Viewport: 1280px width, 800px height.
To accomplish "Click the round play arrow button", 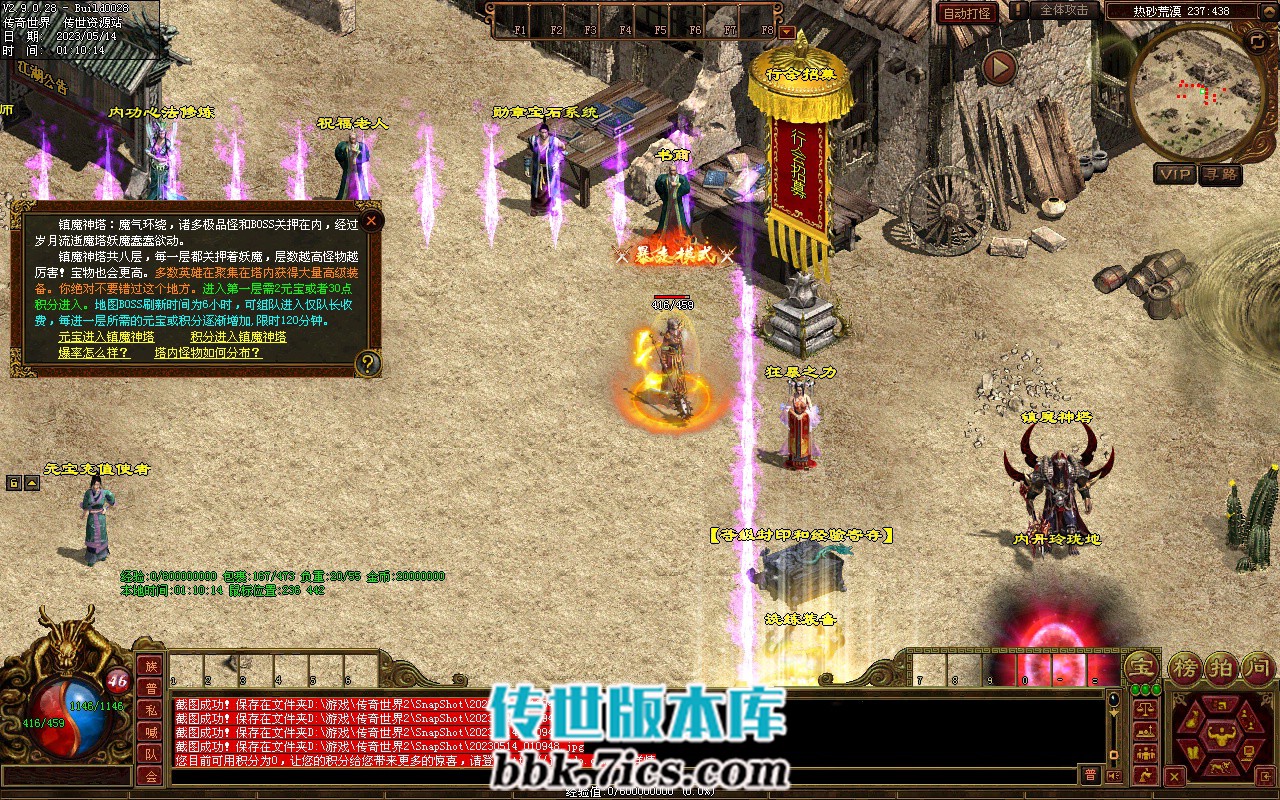I will pos(998,67).
